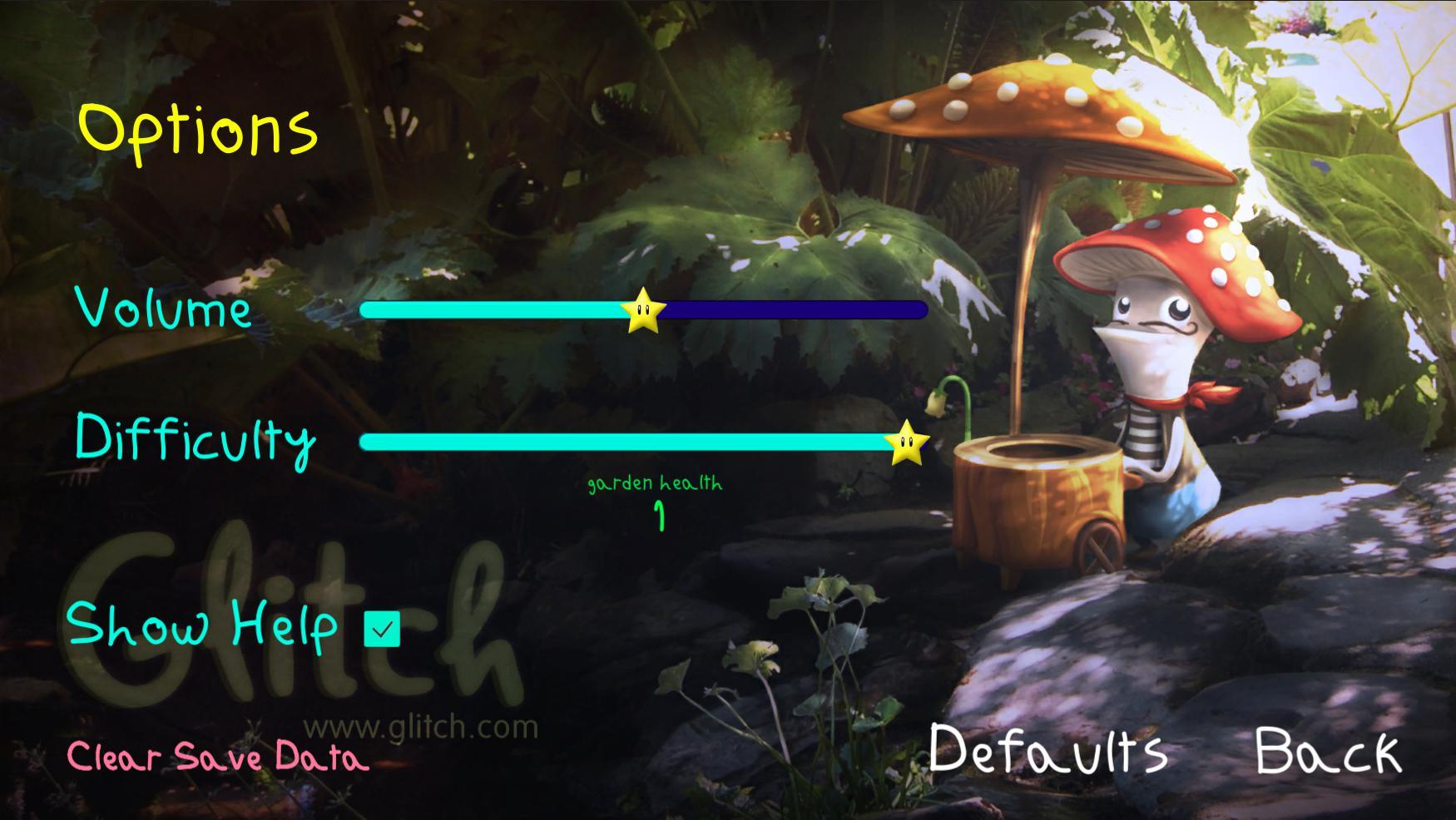
Task: Click the Volume label
Action: coord(163,312)
